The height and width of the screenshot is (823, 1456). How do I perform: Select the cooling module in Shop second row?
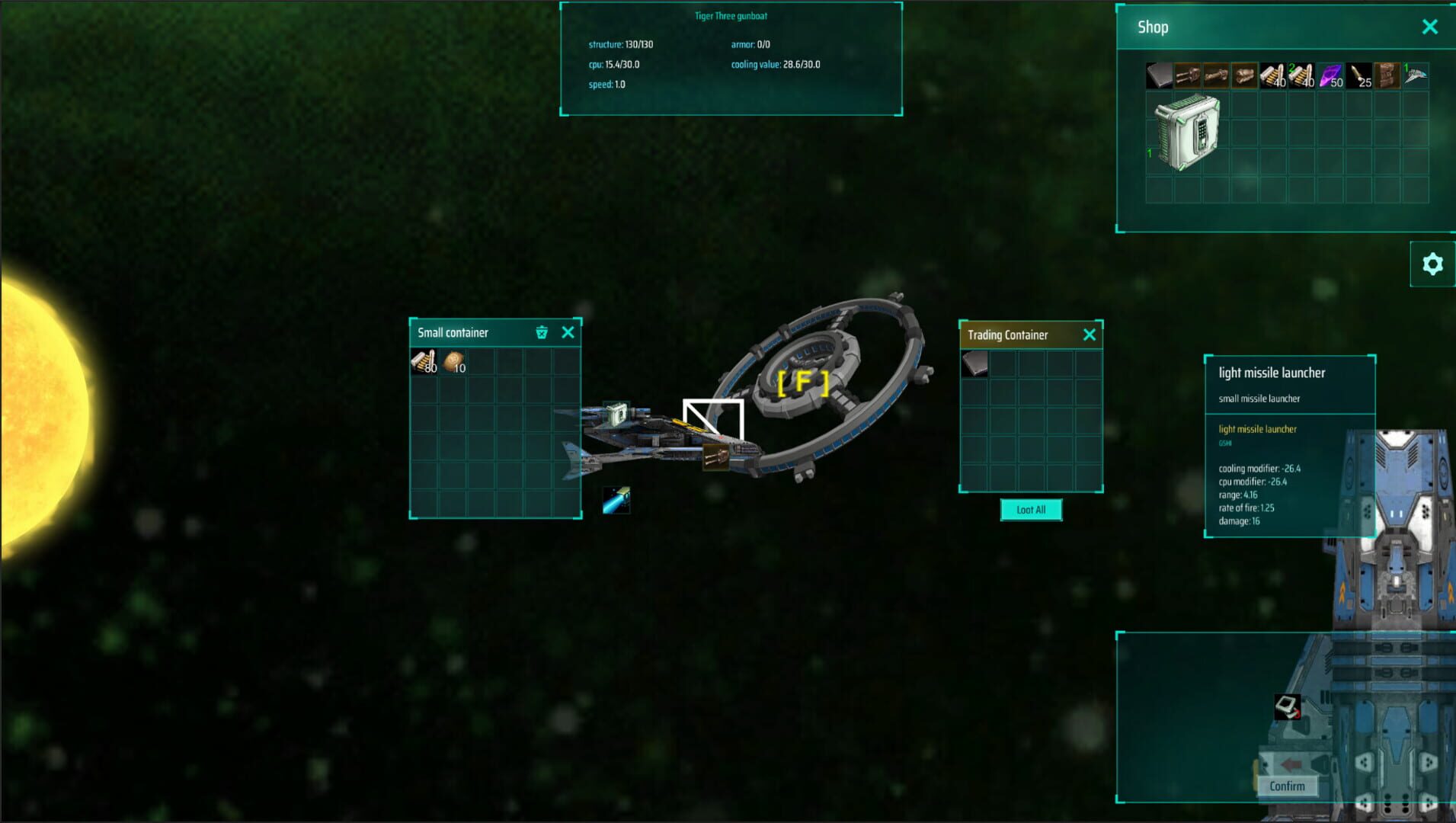click(1186, 131)
